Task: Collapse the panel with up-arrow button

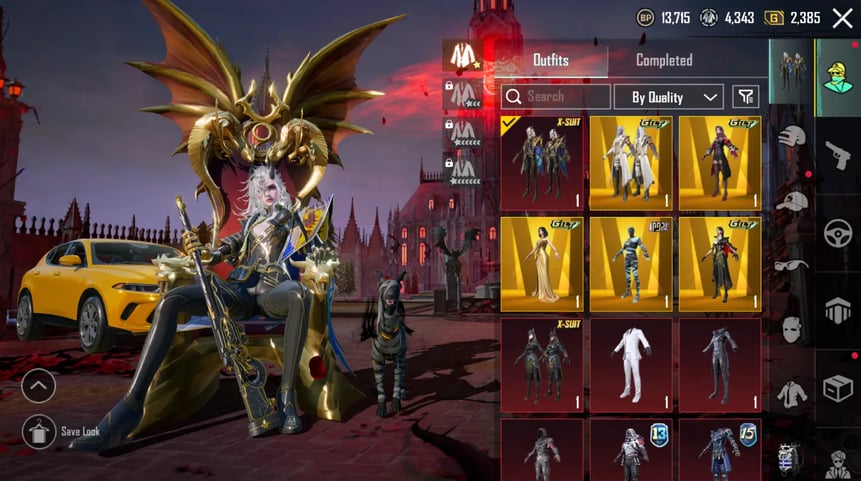Action: coord(39,385)
